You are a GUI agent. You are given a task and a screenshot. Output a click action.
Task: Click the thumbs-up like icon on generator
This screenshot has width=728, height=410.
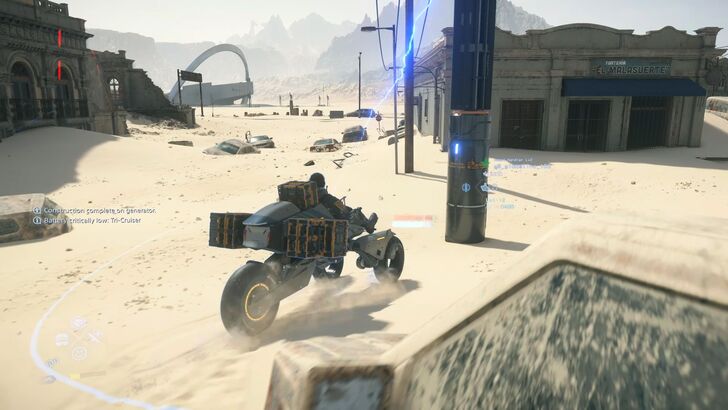tap(484, 186)
